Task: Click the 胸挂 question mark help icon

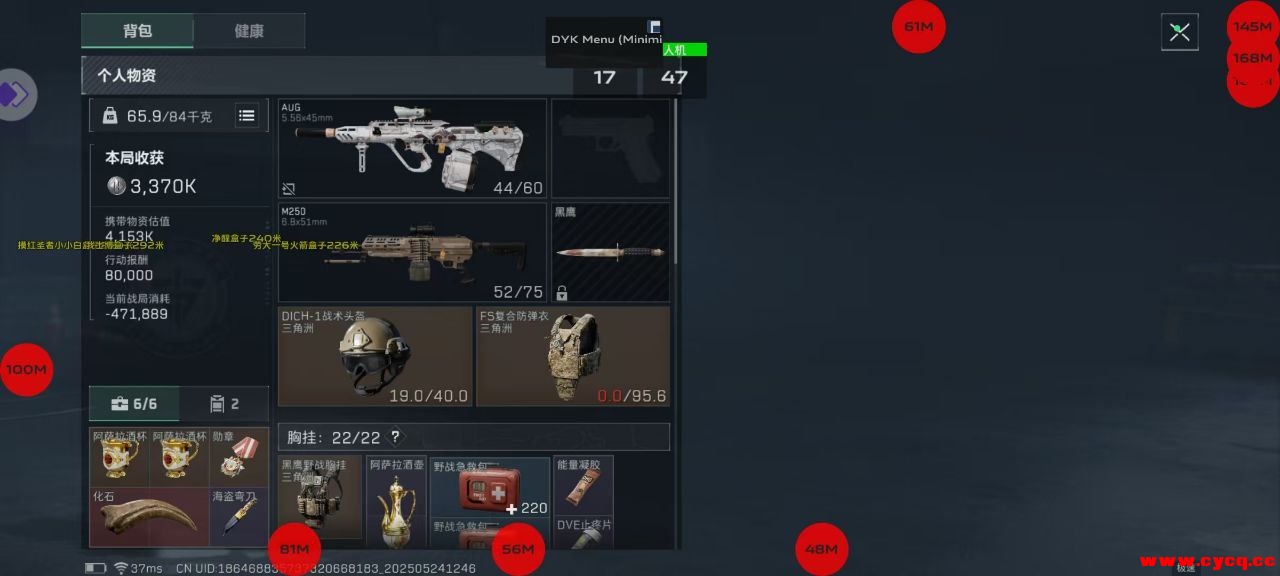Action: [x=395, y=437]
